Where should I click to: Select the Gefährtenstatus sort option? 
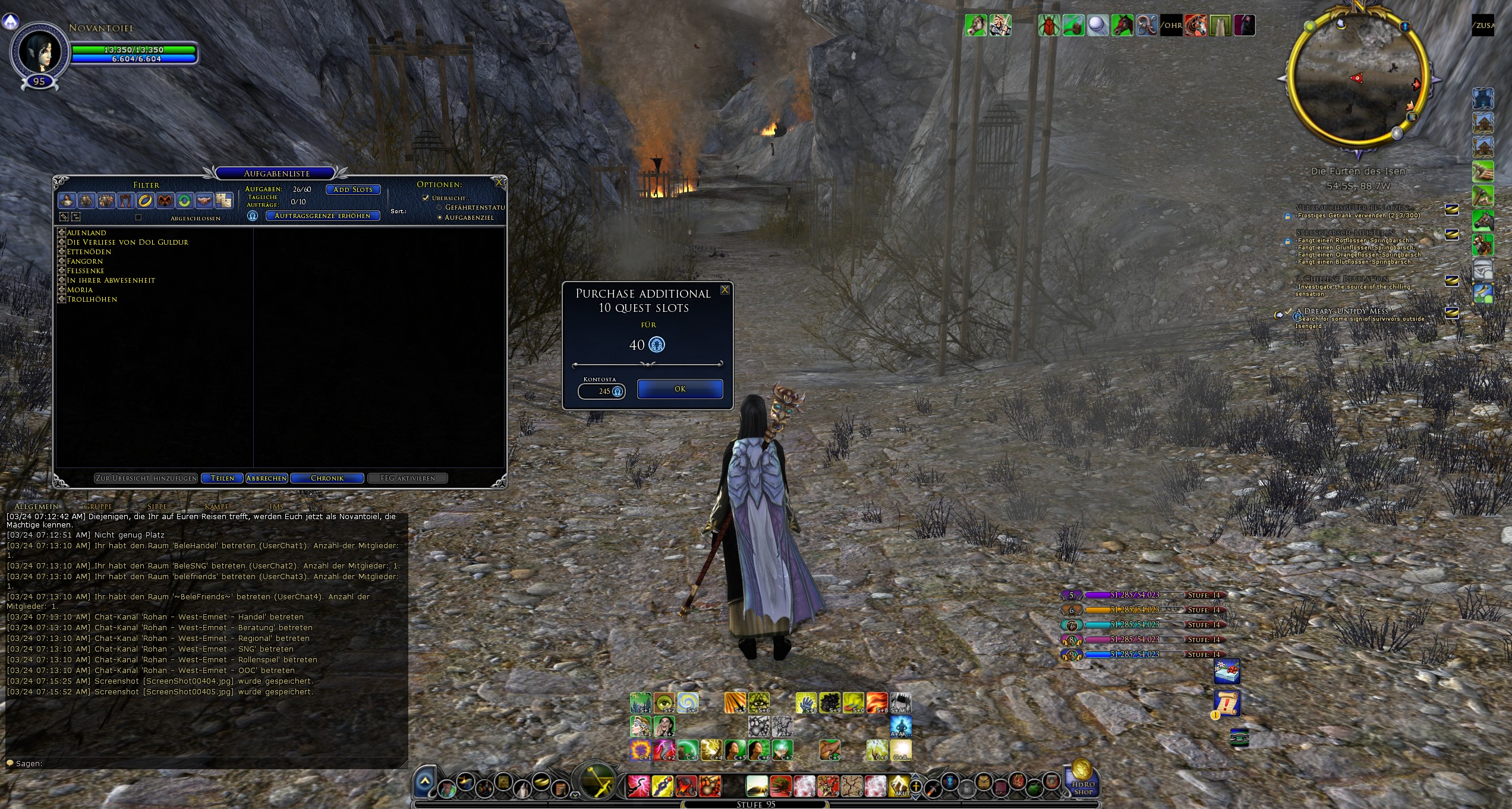click(439, 207)
